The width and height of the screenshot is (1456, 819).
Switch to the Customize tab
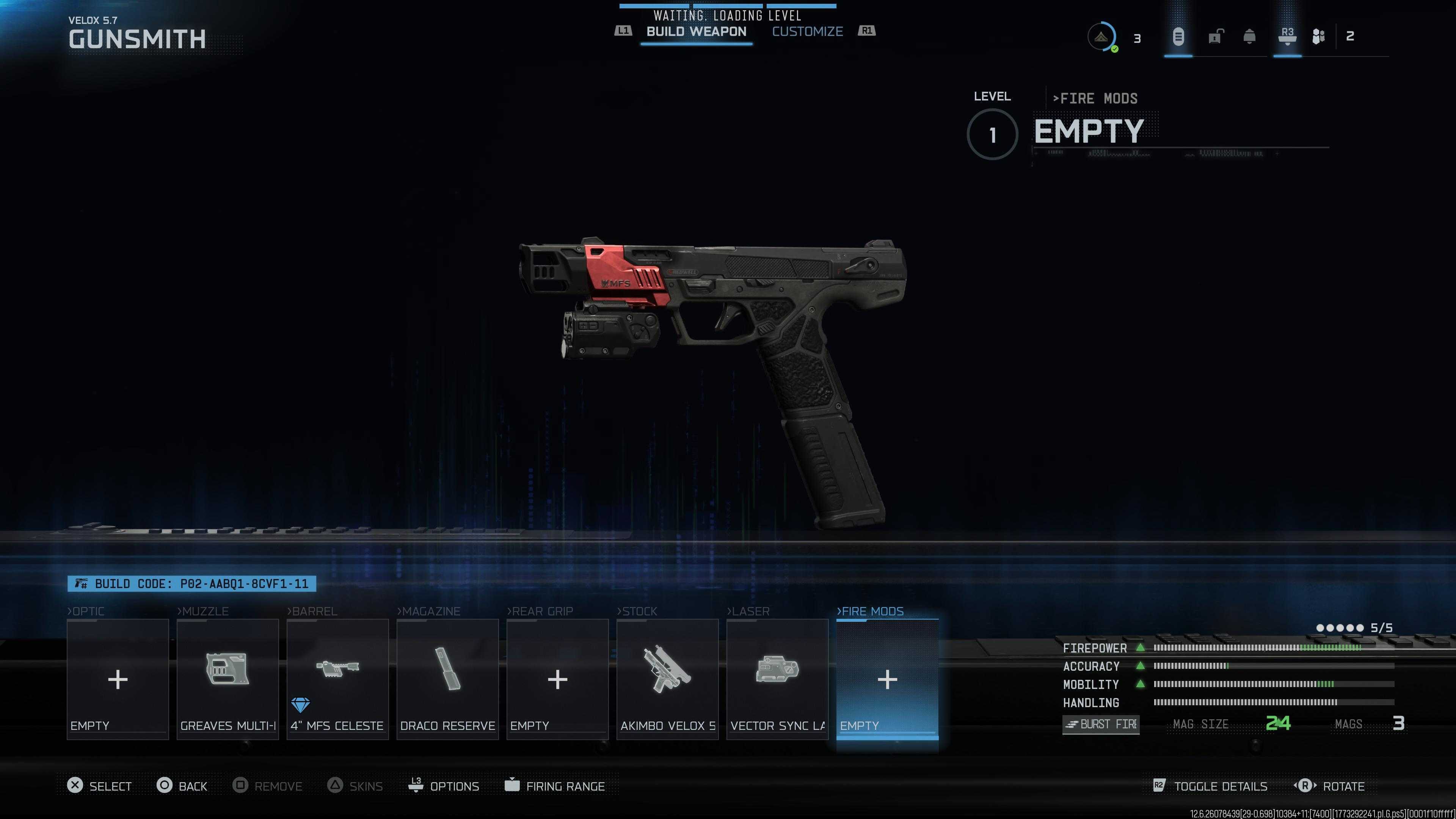[807, 31]
